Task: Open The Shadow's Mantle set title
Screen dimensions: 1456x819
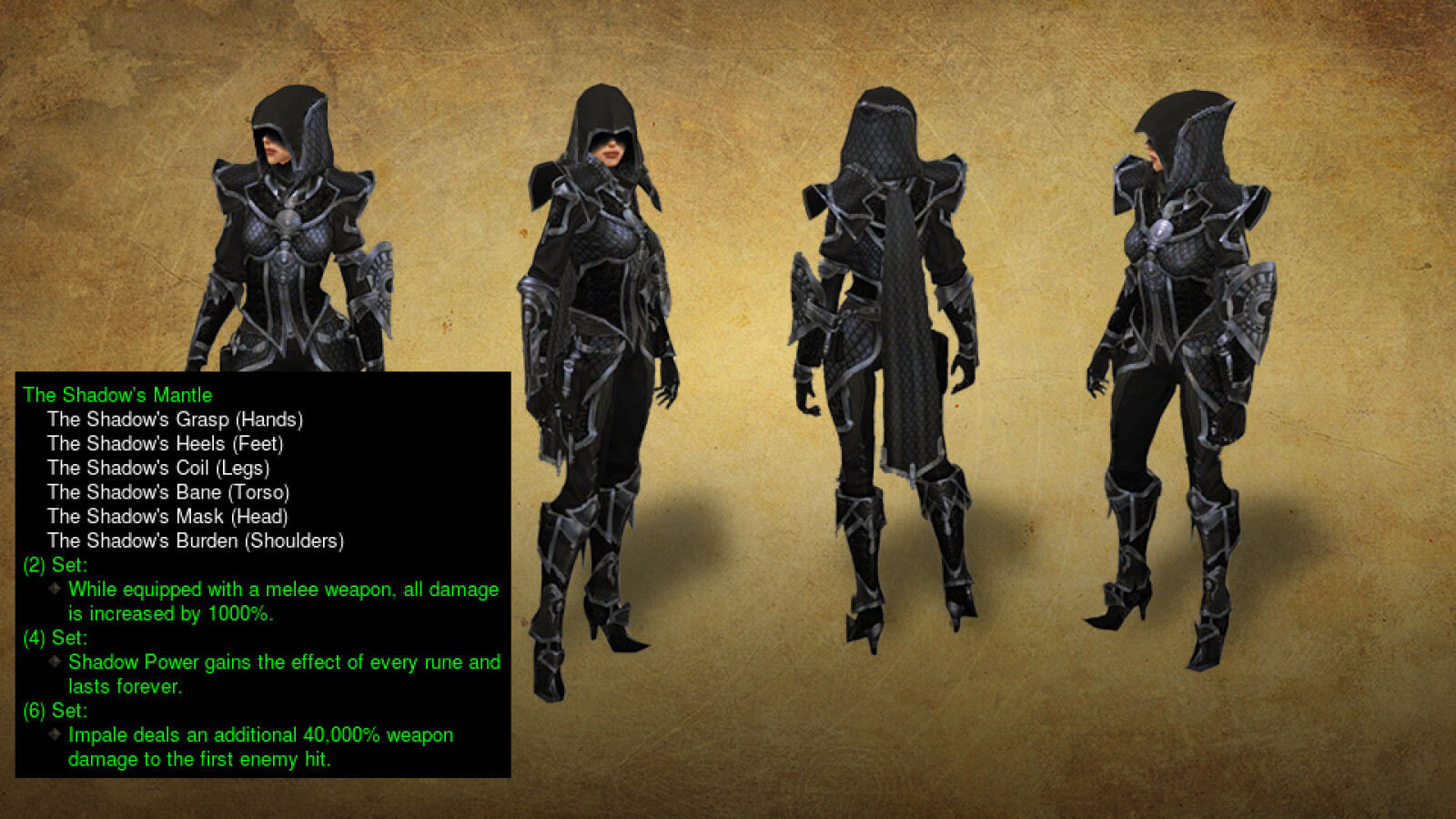Action: pyautogui.click(x=116, y=396)
